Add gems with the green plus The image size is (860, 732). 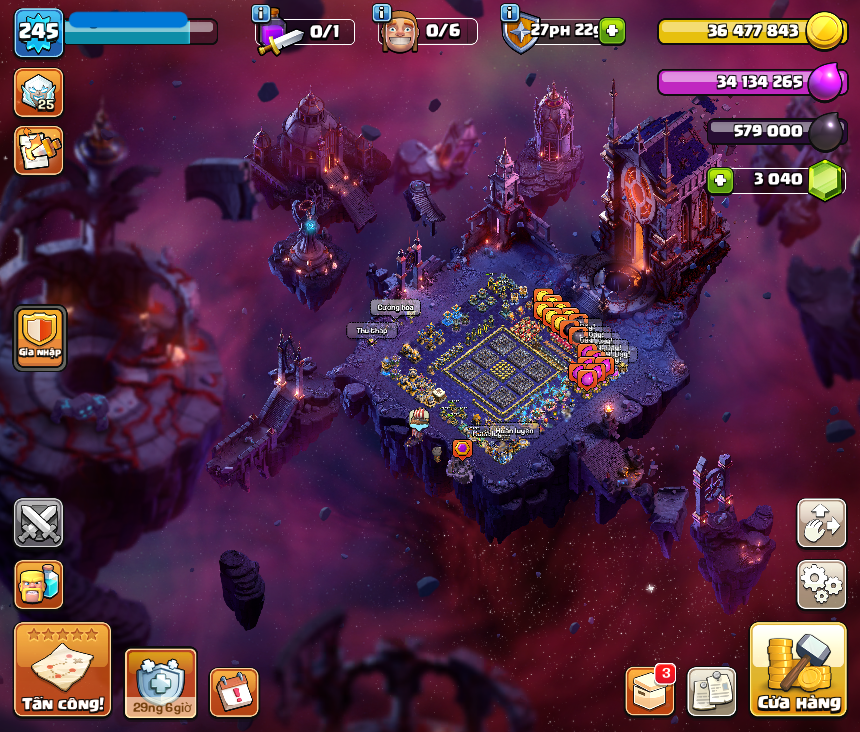pyautogui.click(x=719, y=180)
